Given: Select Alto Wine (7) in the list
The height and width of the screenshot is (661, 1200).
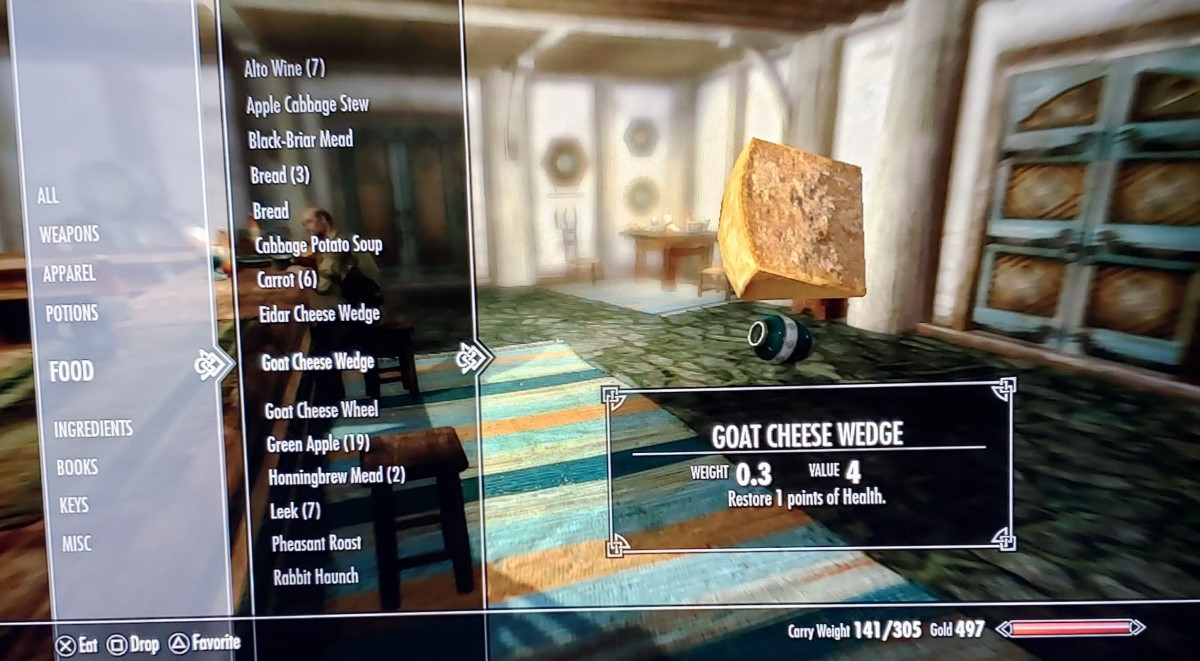Looking at the screenshot, I should pyautogui.click(x=285, y=69).
